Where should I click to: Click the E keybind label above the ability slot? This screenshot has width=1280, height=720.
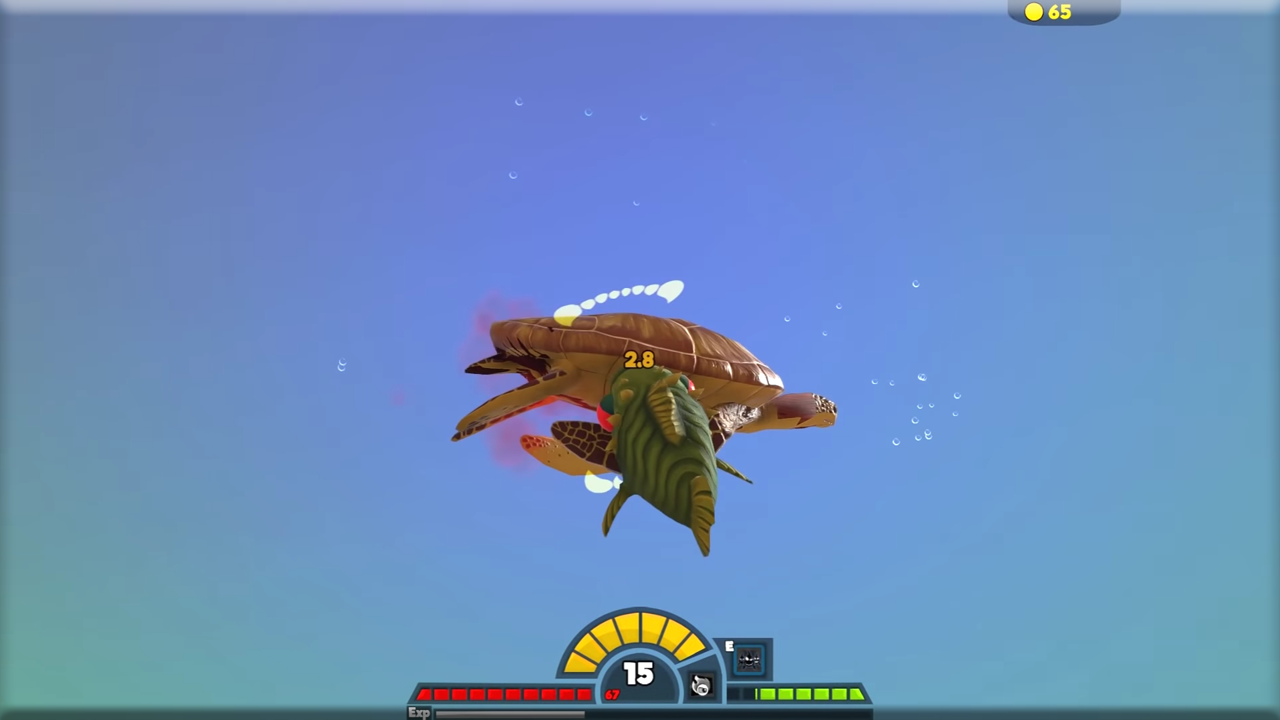click(729, 647)
